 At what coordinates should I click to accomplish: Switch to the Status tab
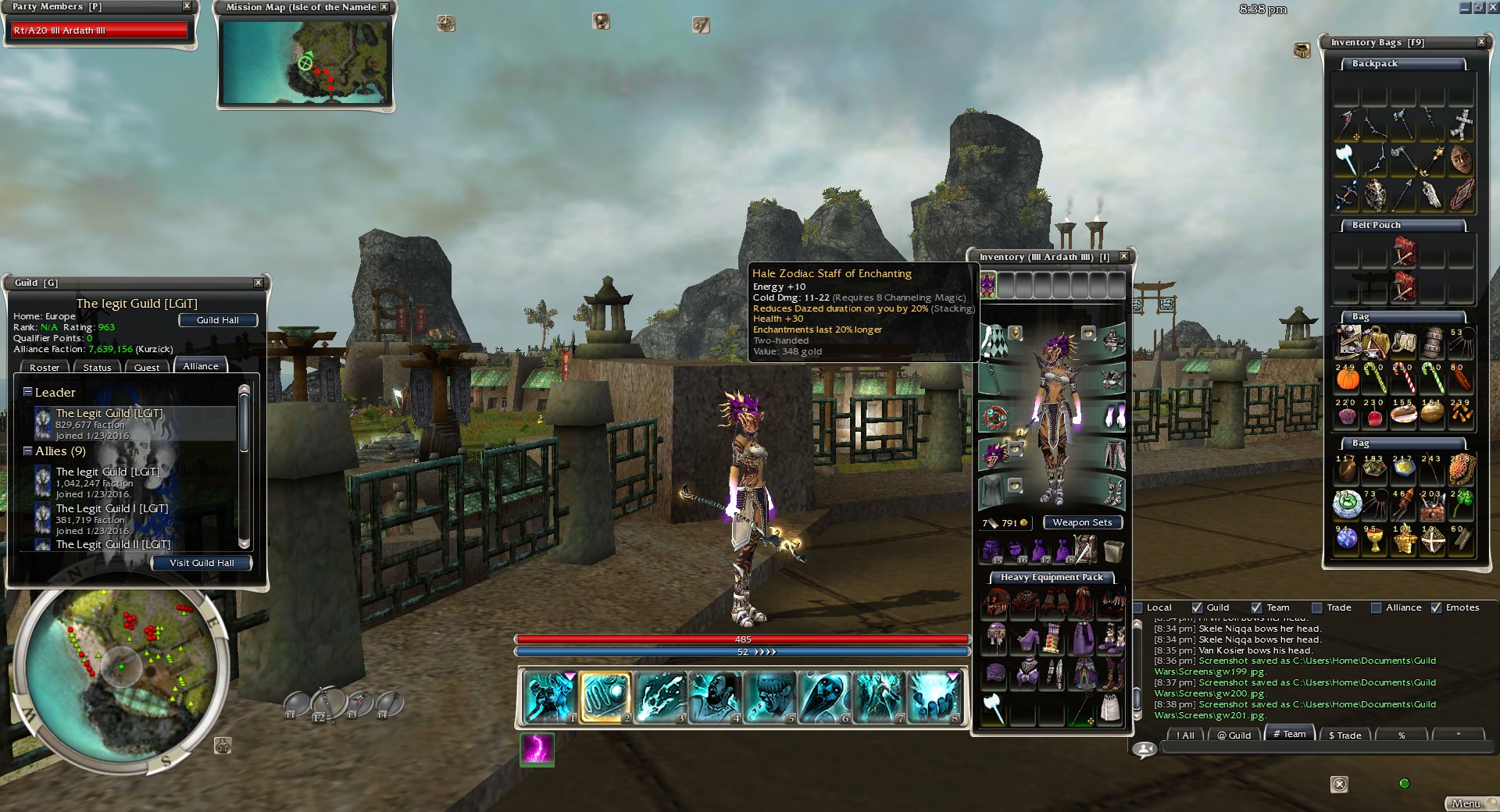[97, 368]
